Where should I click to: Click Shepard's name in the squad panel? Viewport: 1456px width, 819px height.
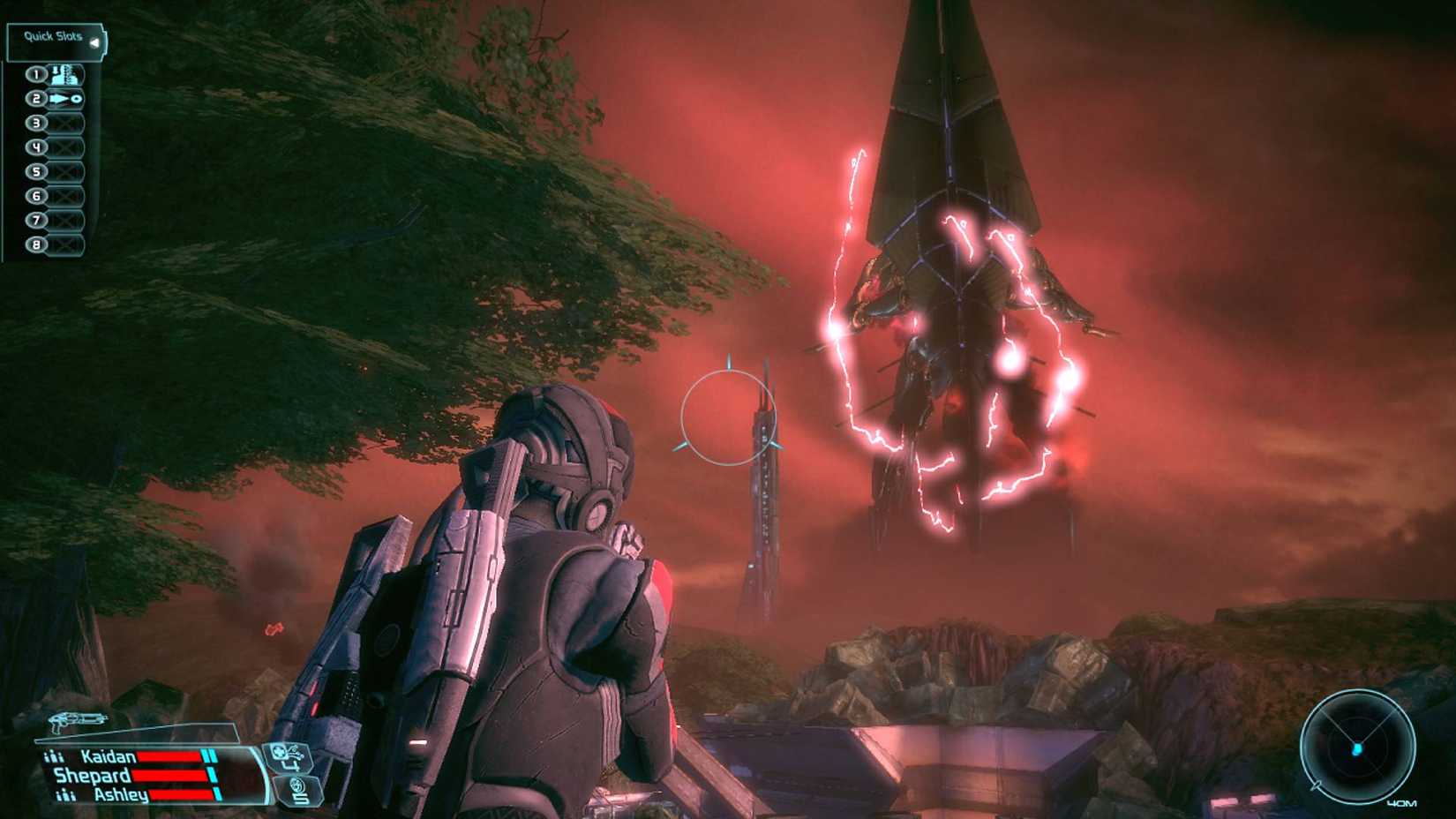93,775
